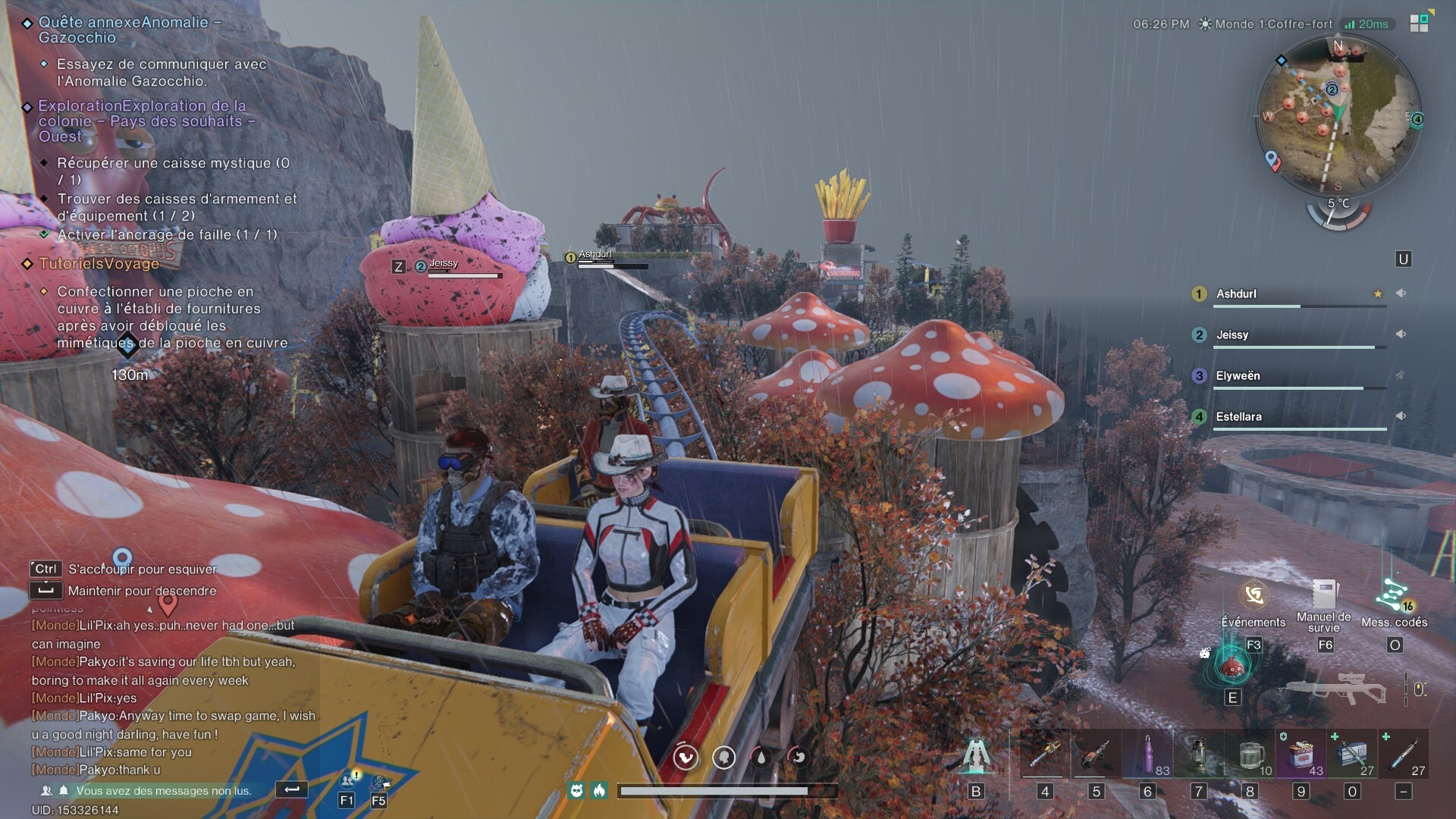Use the canned food slot

[1301, 754]
